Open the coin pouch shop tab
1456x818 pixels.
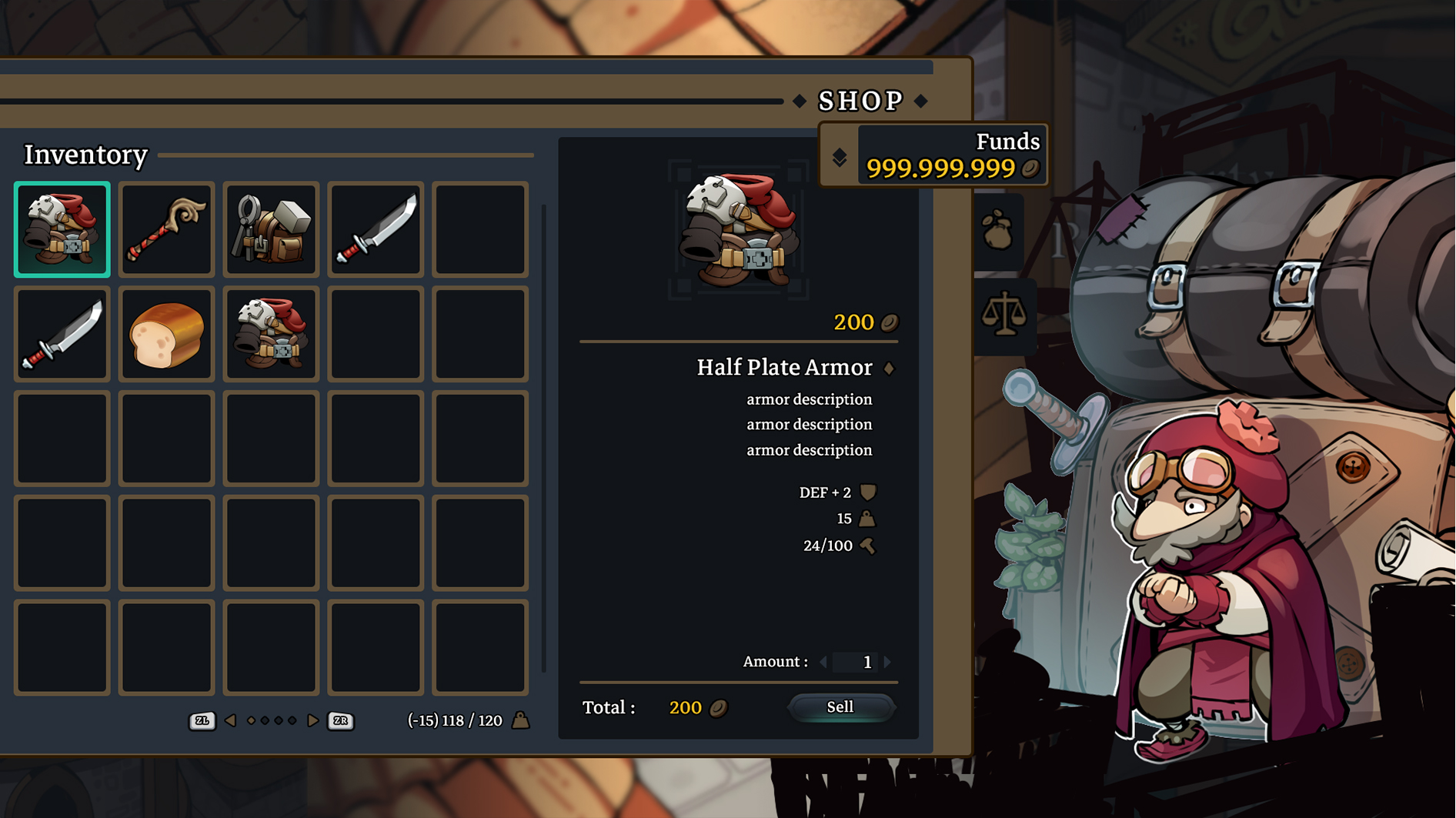click(x=998, y=231)
